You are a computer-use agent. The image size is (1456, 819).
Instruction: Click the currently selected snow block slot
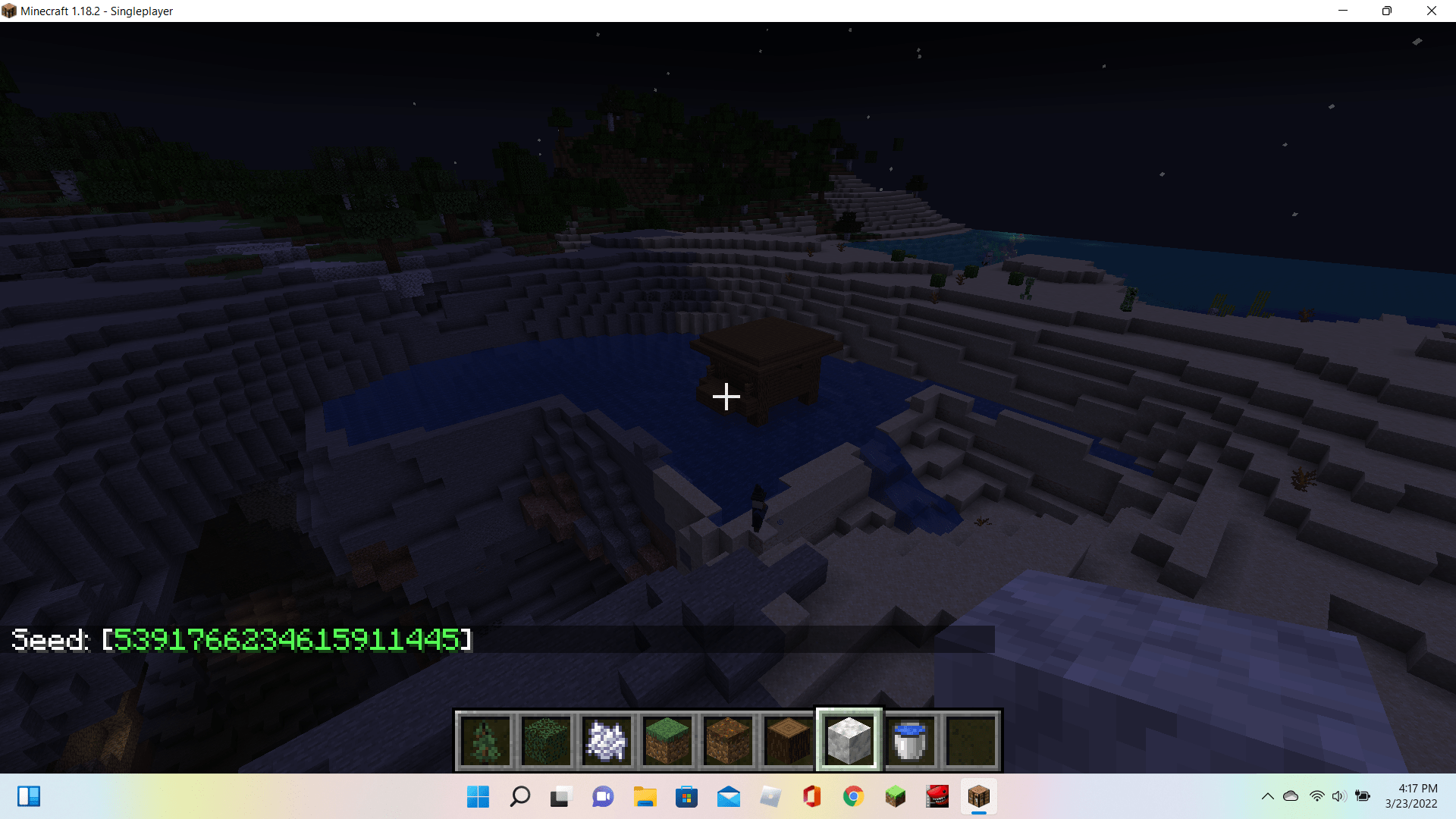(x=849, y=739)
